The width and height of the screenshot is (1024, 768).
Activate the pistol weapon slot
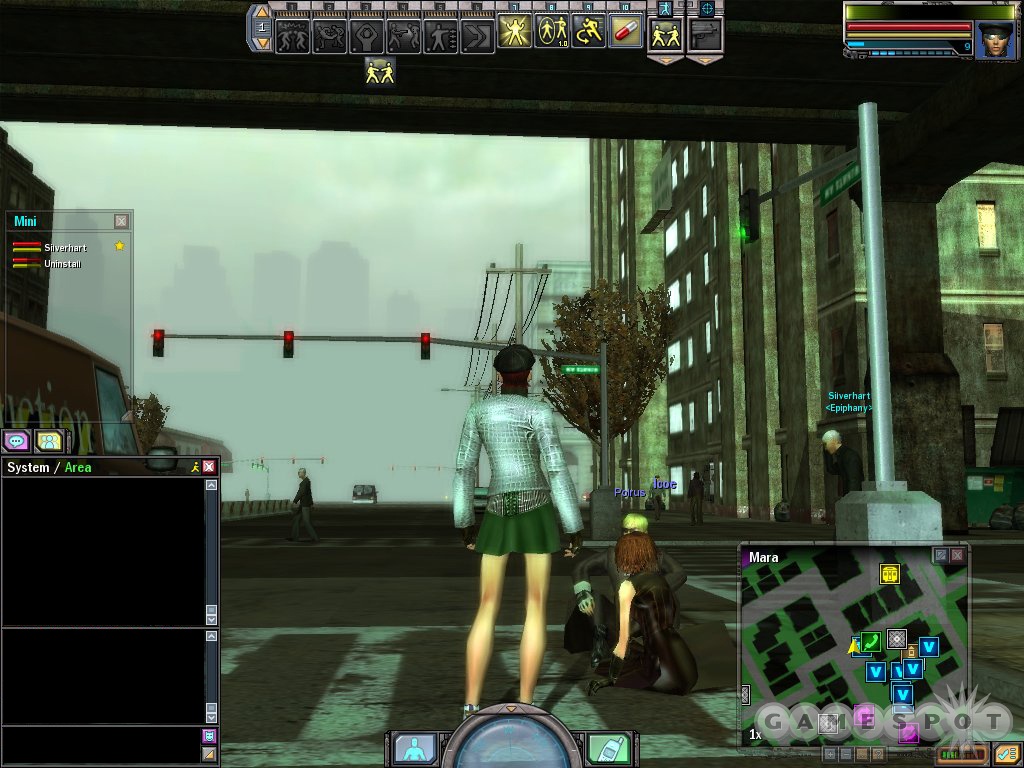coord(705,33)
